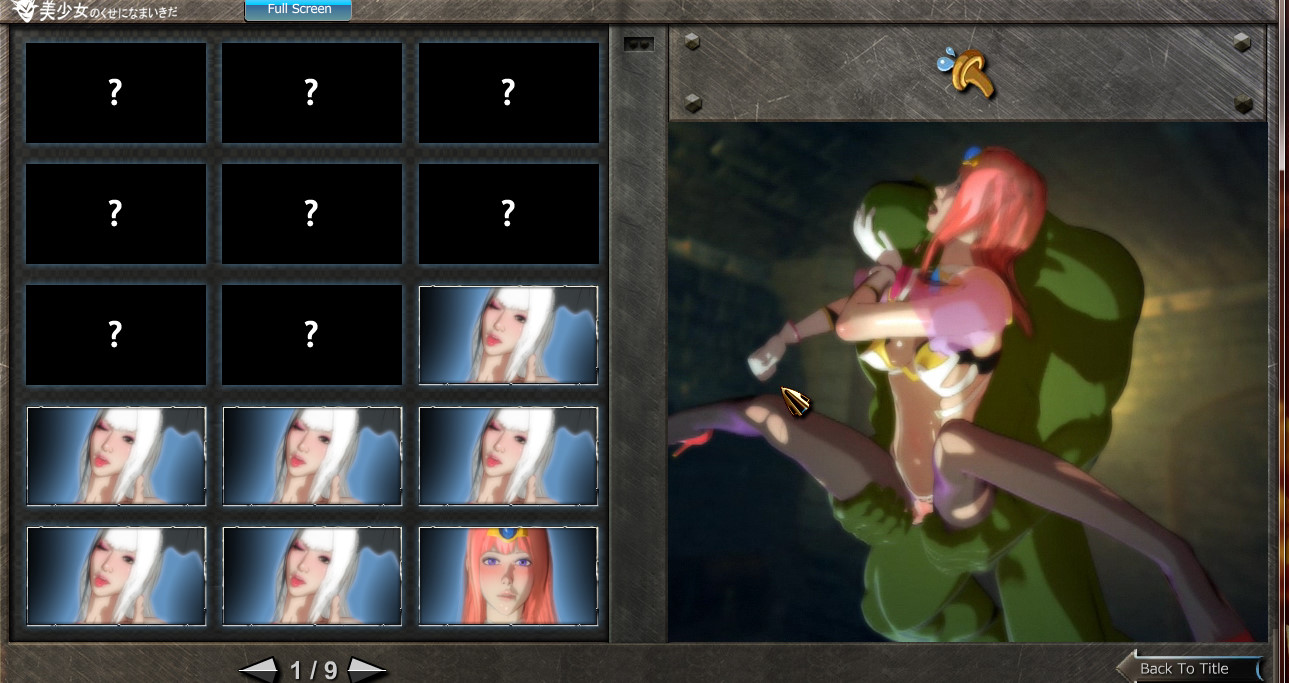This screenshot has height=683, width=1289.
Task: Go to the previous gallery page
Action: [x=259, y=670]
